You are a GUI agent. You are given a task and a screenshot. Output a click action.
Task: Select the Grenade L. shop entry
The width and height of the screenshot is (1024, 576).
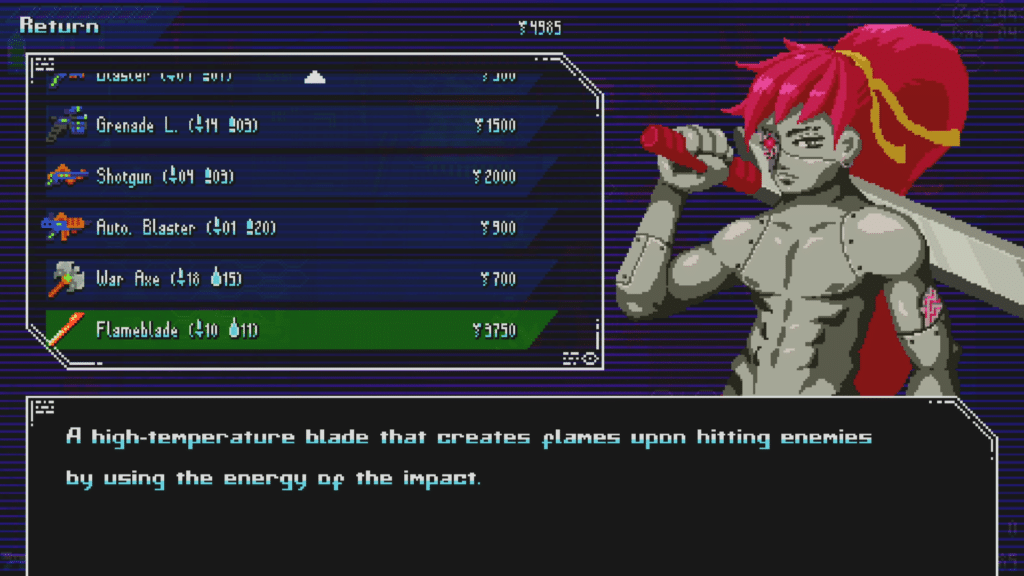pyautogui.click(x=290, y=126)
